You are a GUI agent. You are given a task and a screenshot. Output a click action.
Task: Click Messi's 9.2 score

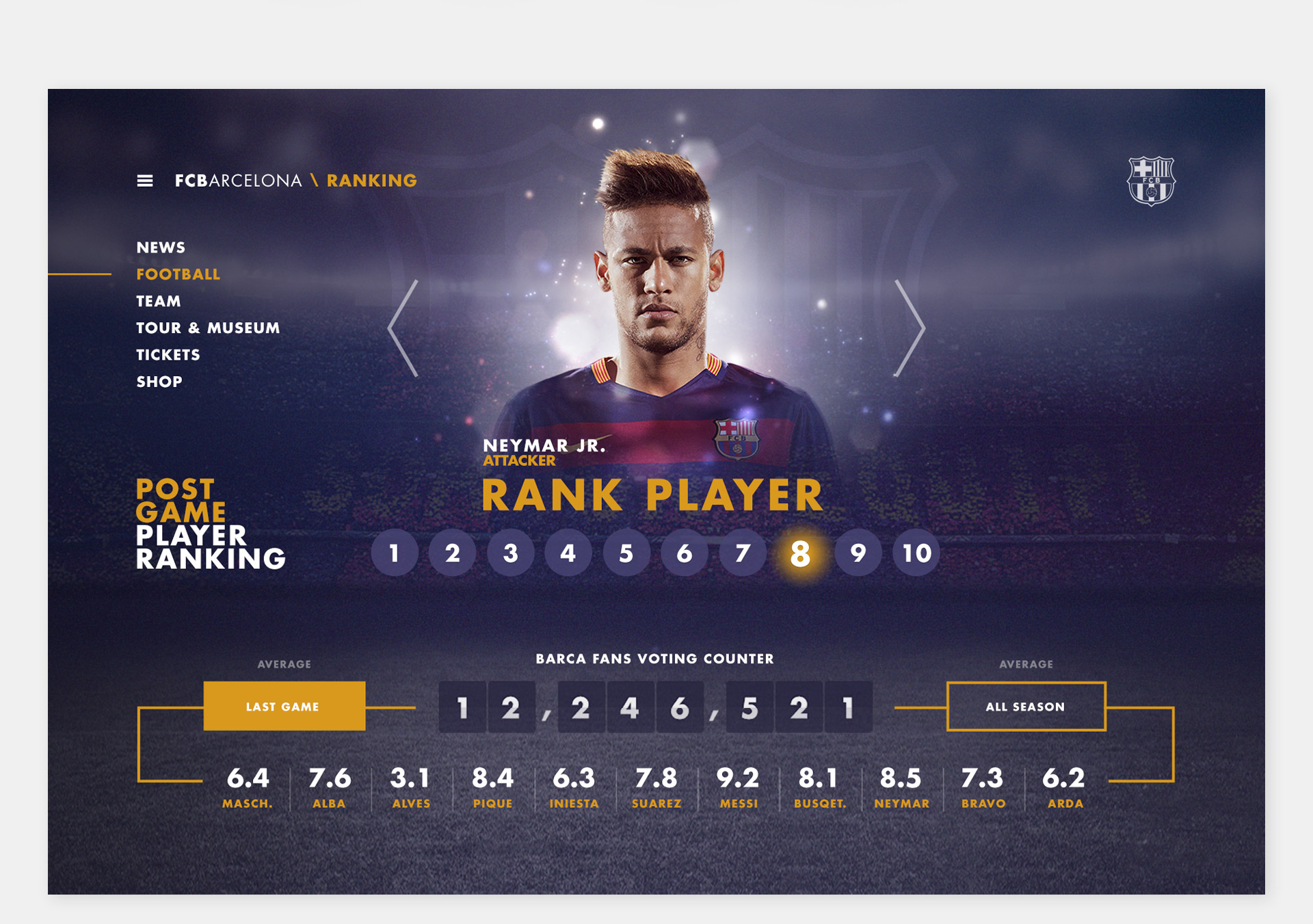pyautogui.click(x=739, y=778)
